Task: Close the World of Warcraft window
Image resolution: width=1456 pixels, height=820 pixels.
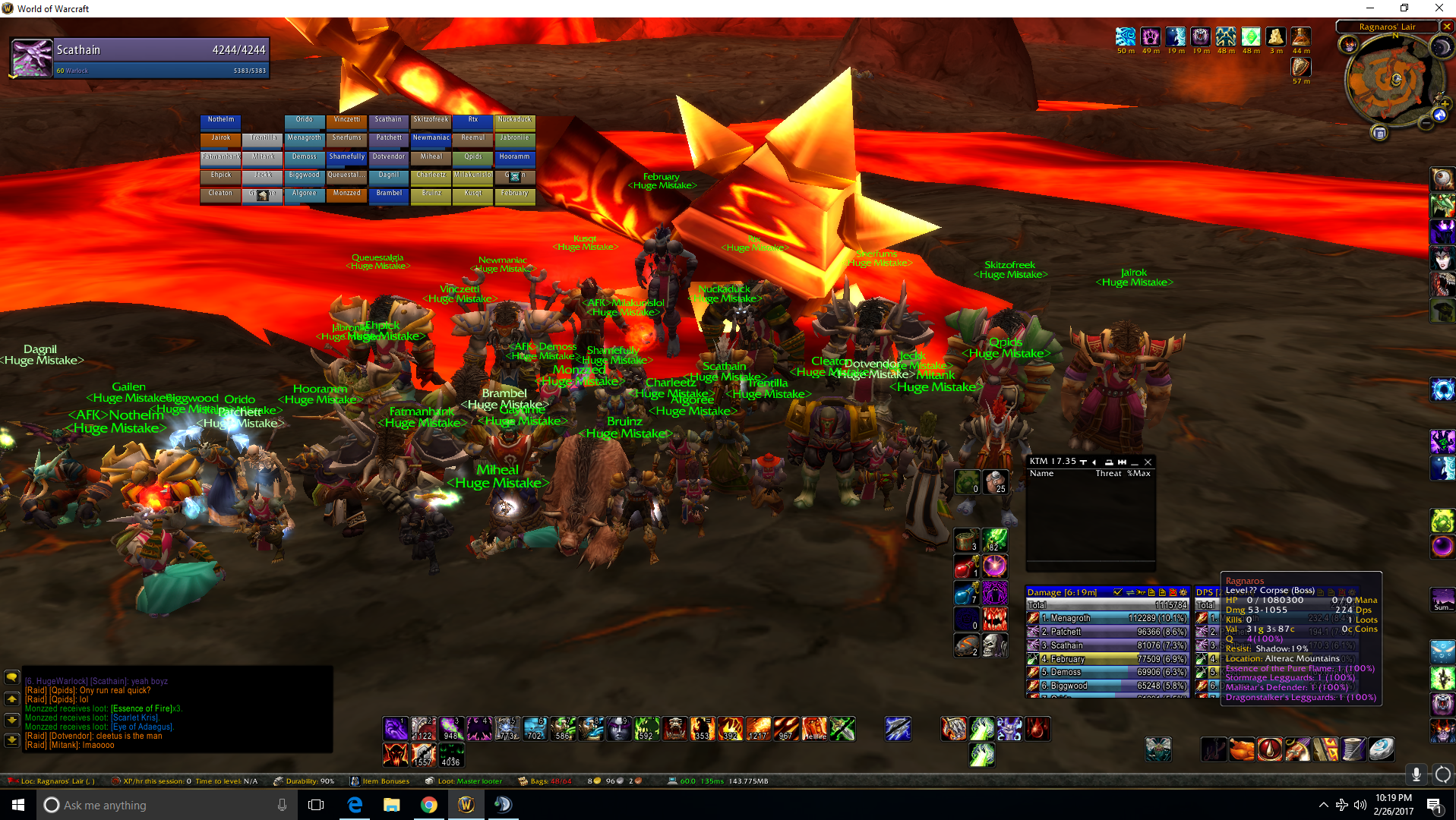Action: tap(1439, 8)
